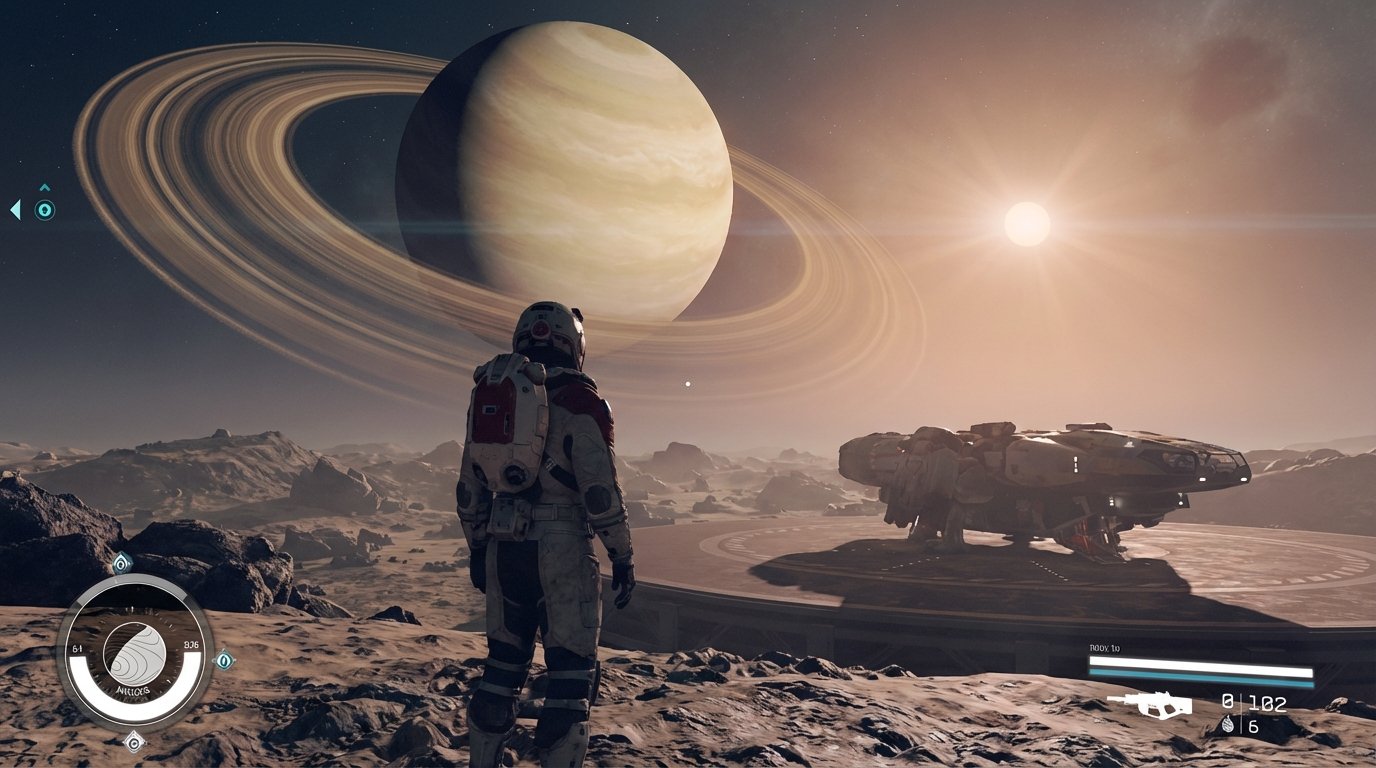1376x768 pixels.
Task: Select the heading value 306 on the compass
Action: click(190, 644)
